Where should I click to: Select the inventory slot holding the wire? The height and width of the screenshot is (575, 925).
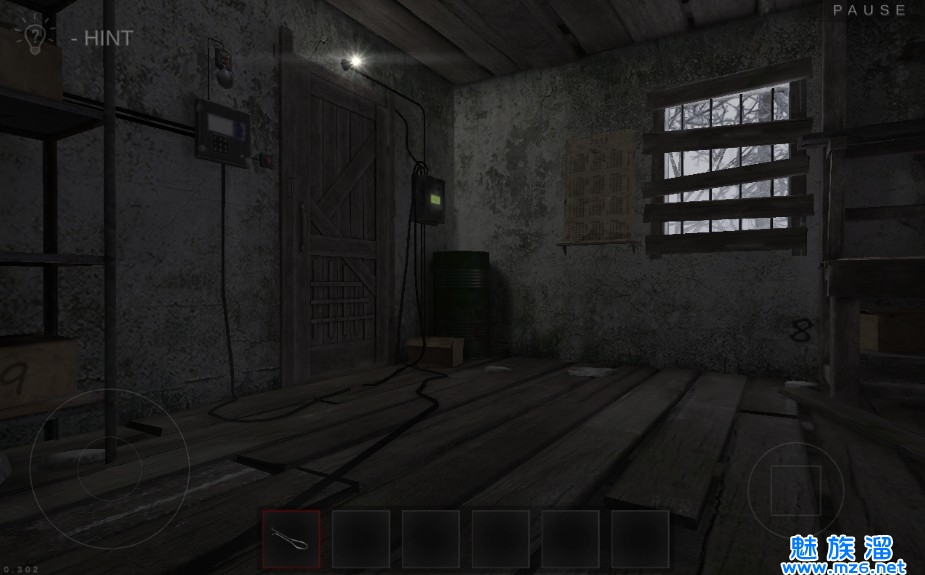[x=291, y=539]
